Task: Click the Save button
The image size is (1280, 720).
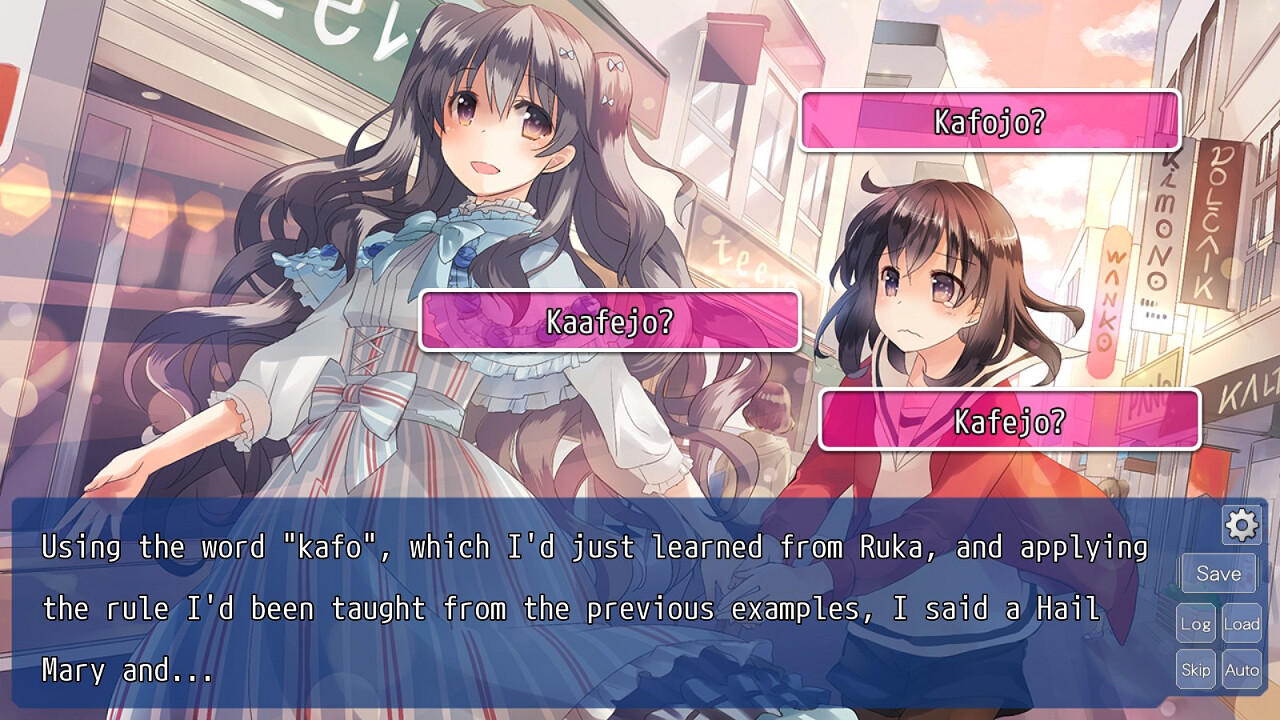Action: coord(1218,573)
